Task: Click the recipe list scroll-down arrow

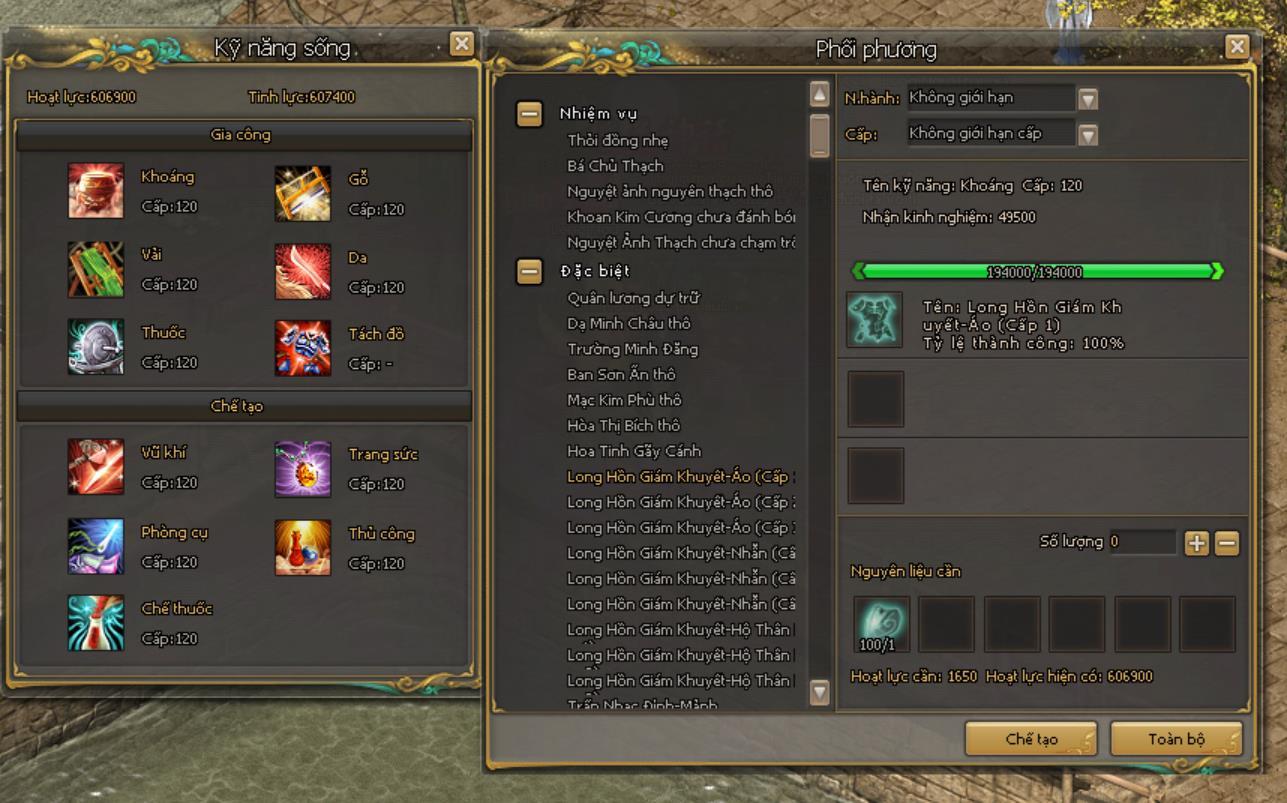Action: click(819, 691)
